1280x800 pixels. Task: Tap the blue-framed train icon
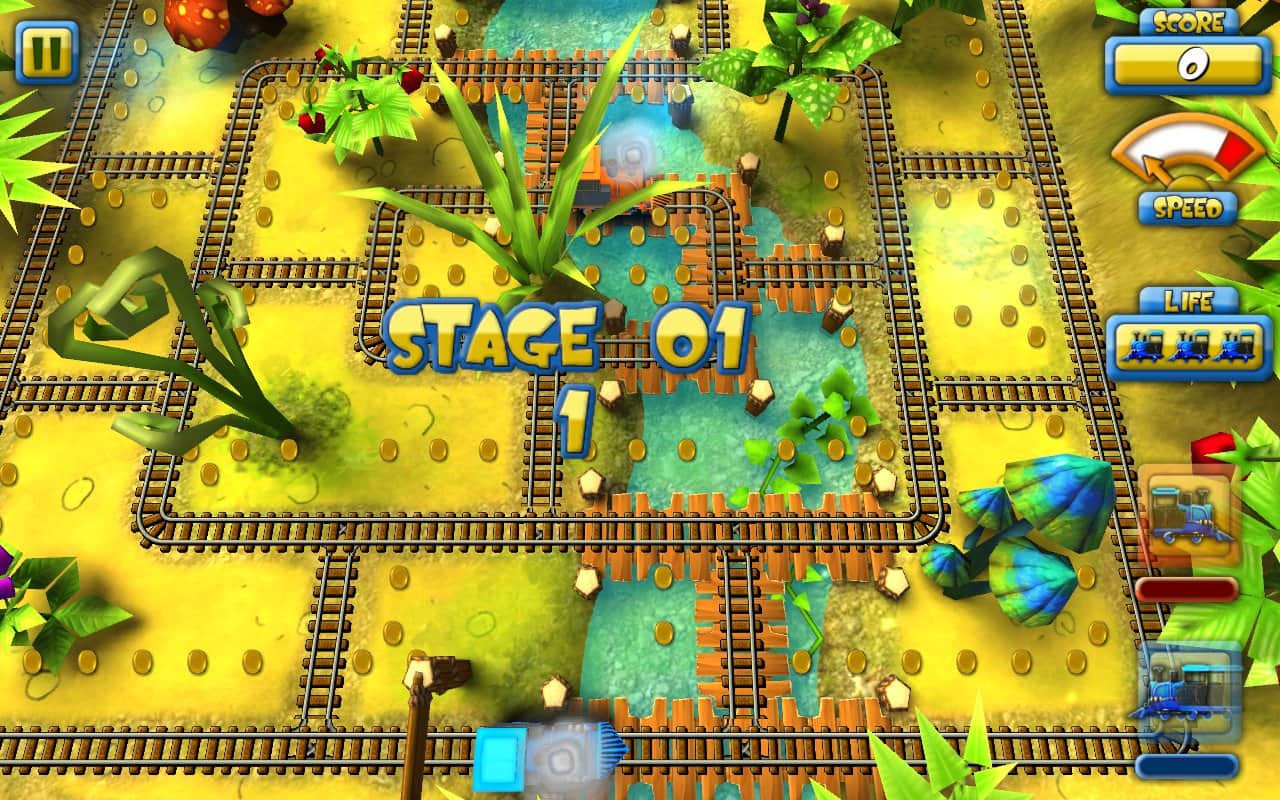coord(1187,692)
